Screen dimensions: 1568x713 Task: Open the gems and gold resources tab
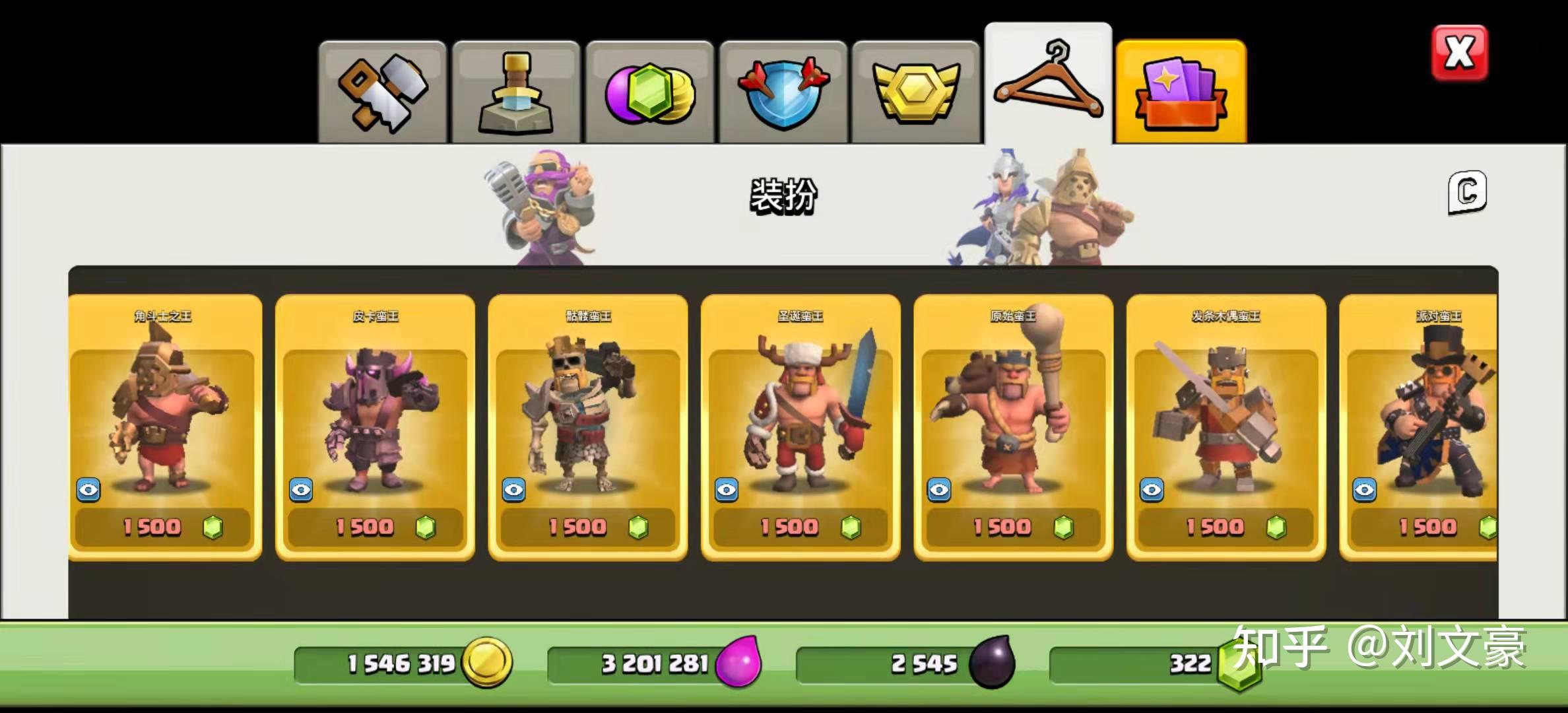pos(649,92)
